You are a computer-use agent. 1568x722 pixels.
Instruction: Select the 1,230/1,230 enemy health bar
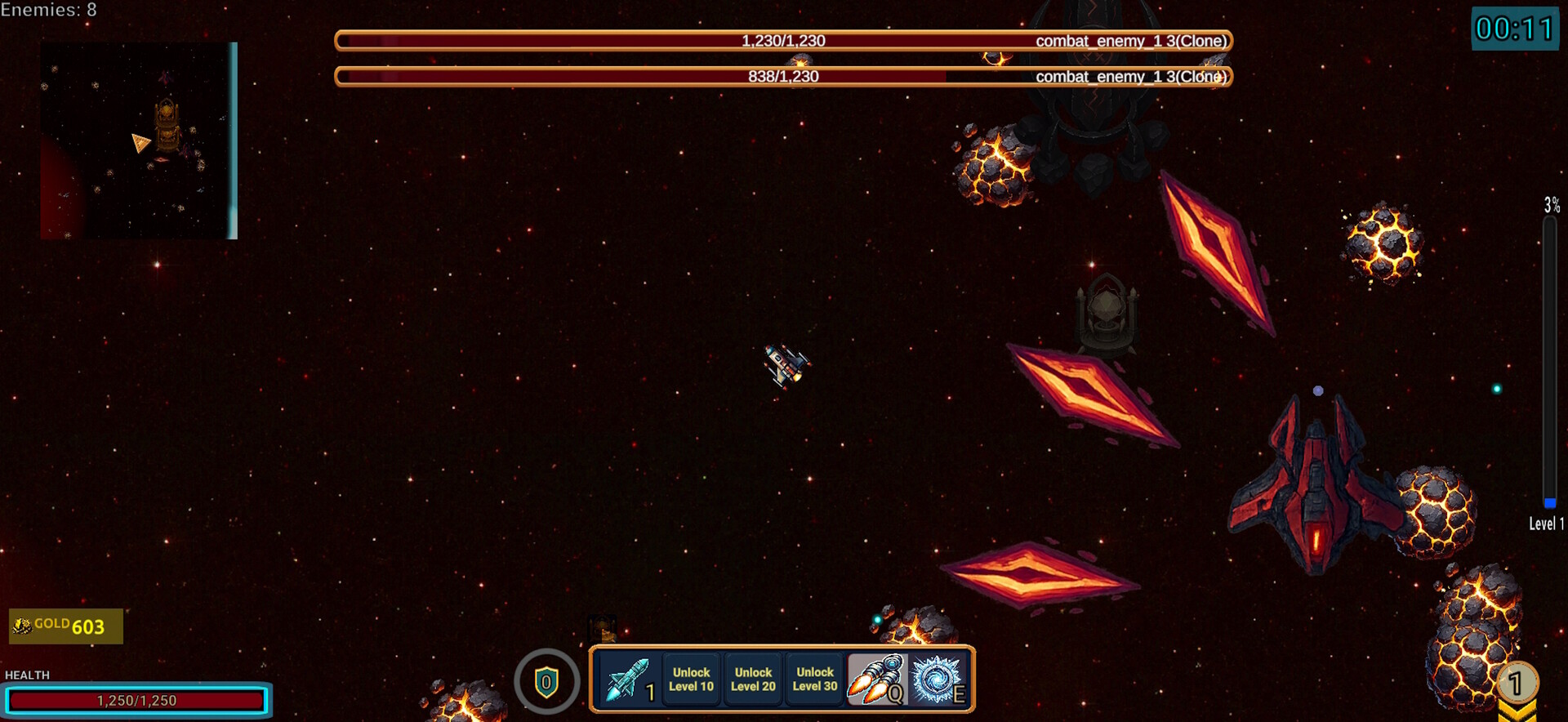tap(782, 39)
